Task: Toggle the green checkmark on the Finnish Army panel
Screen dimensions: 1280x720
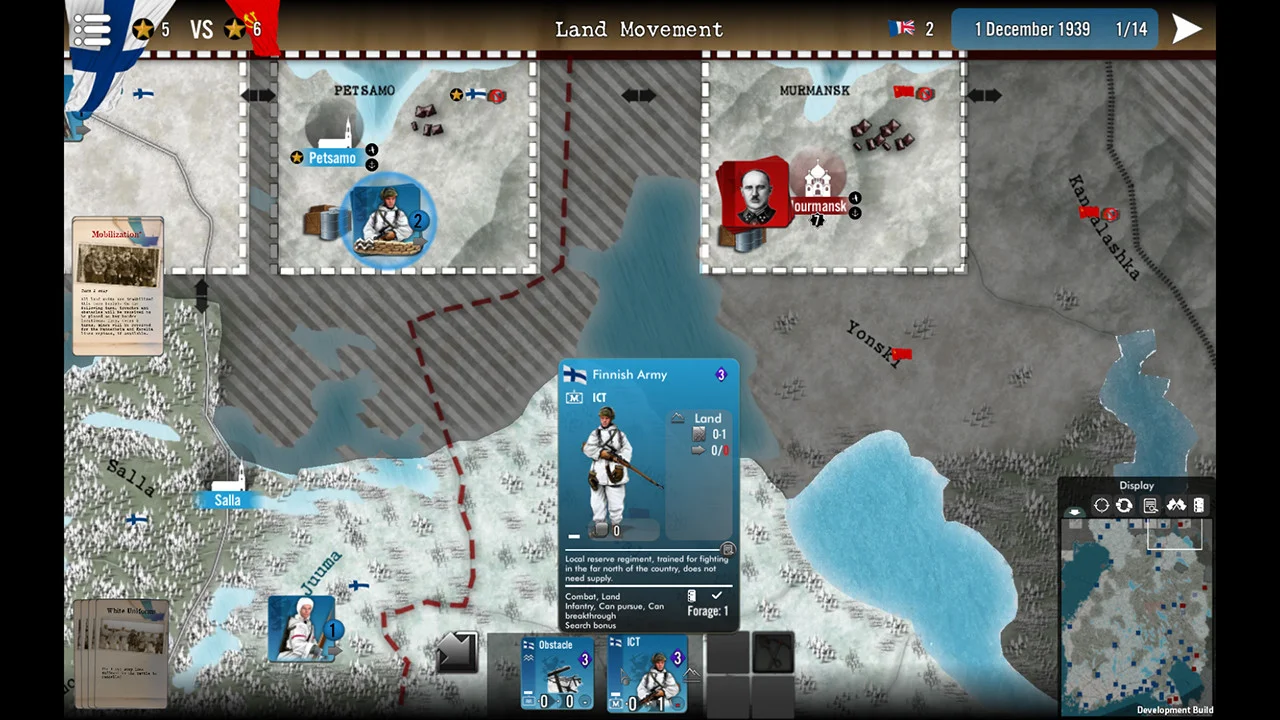Action: [x=716, y=596]
